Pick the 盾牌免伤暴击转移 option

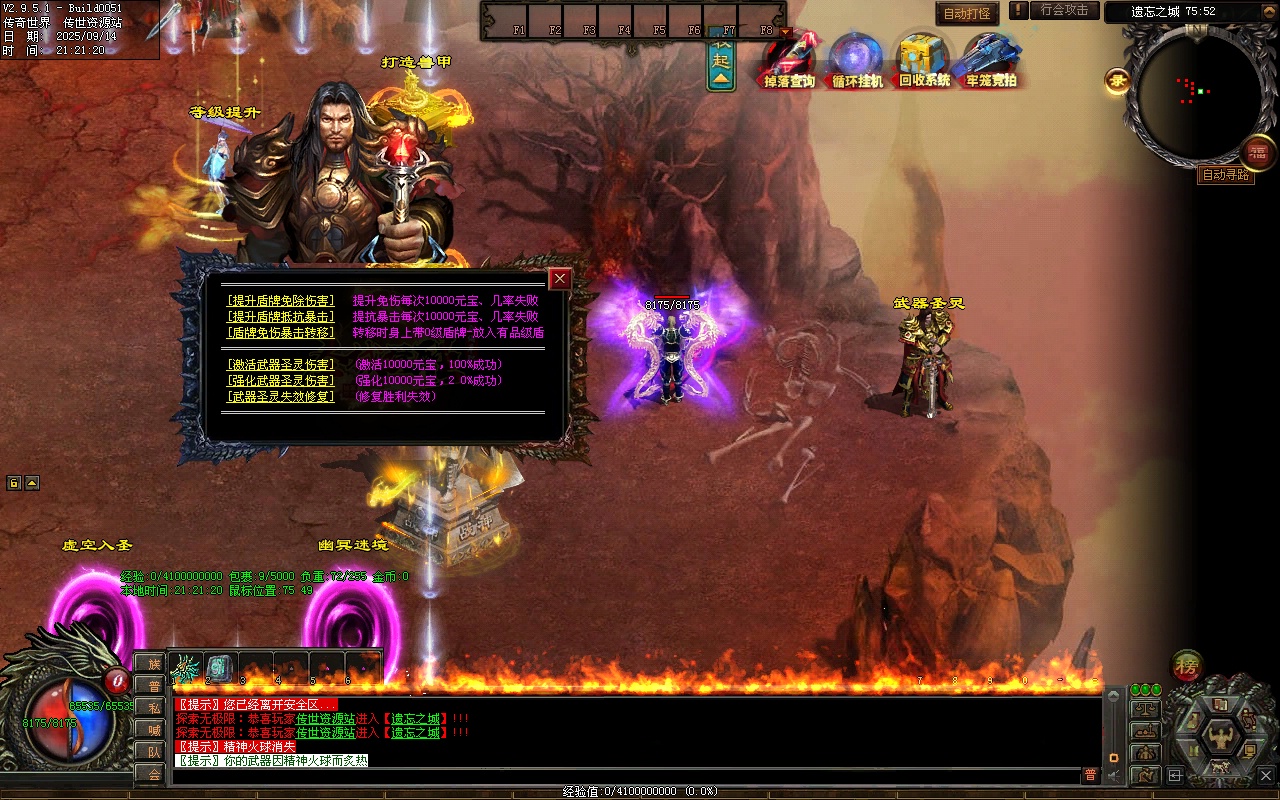point(281,332)
